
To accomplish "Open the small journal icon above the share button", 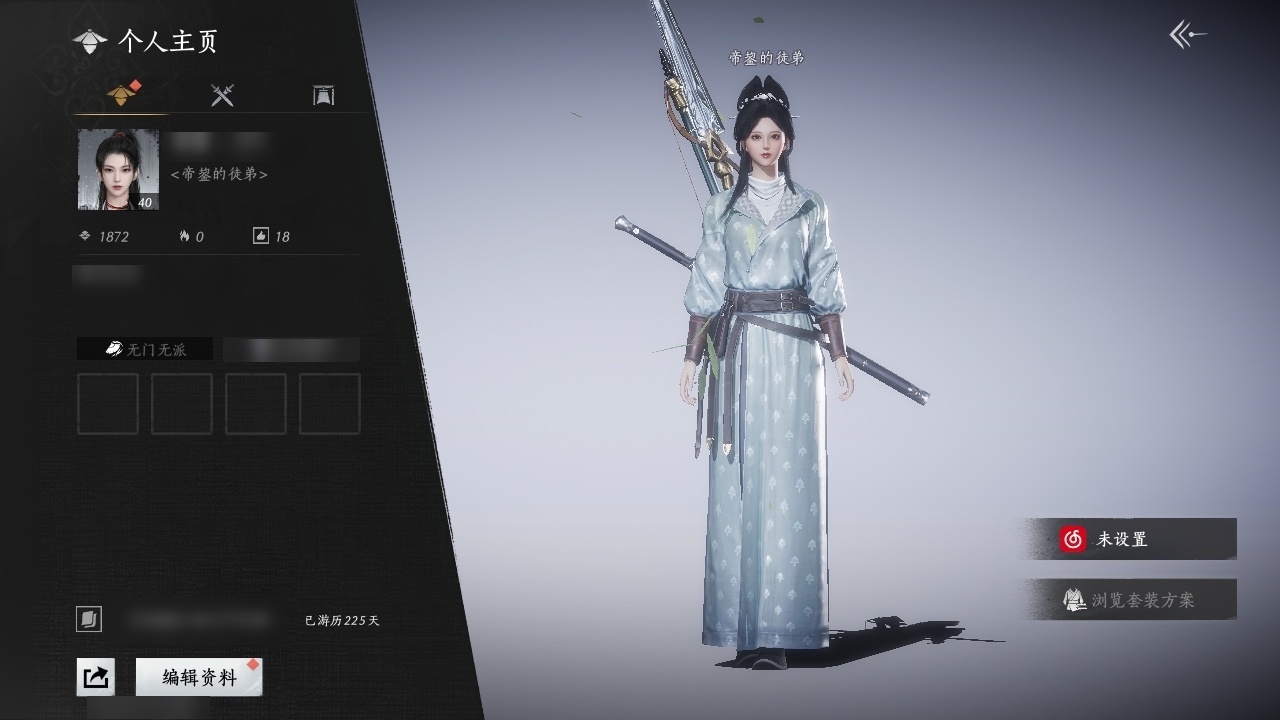I will [89, 620].
